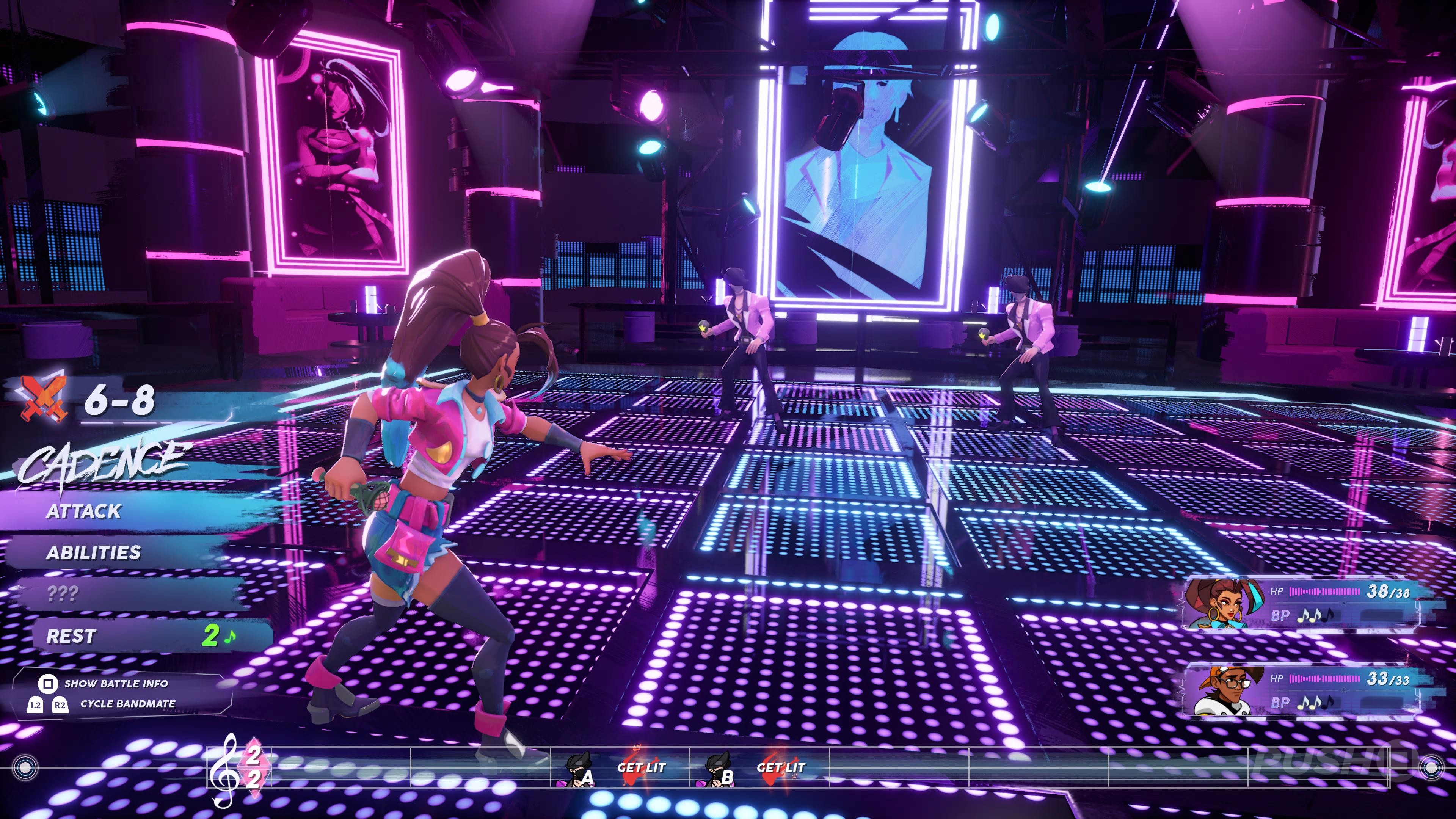Choose the locked ??? command

click(x=63, y=594)
